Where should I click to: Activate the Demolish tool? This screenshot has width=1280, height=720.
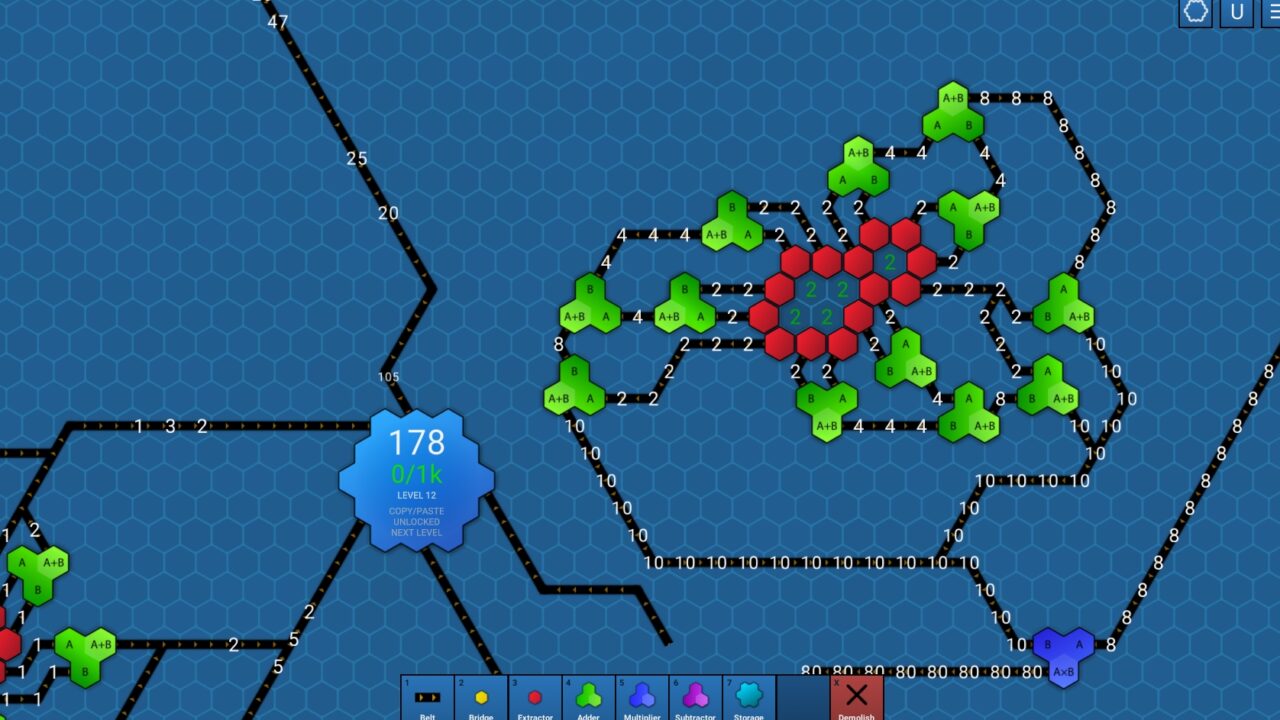pyautogui.click(x=857, y=695)
